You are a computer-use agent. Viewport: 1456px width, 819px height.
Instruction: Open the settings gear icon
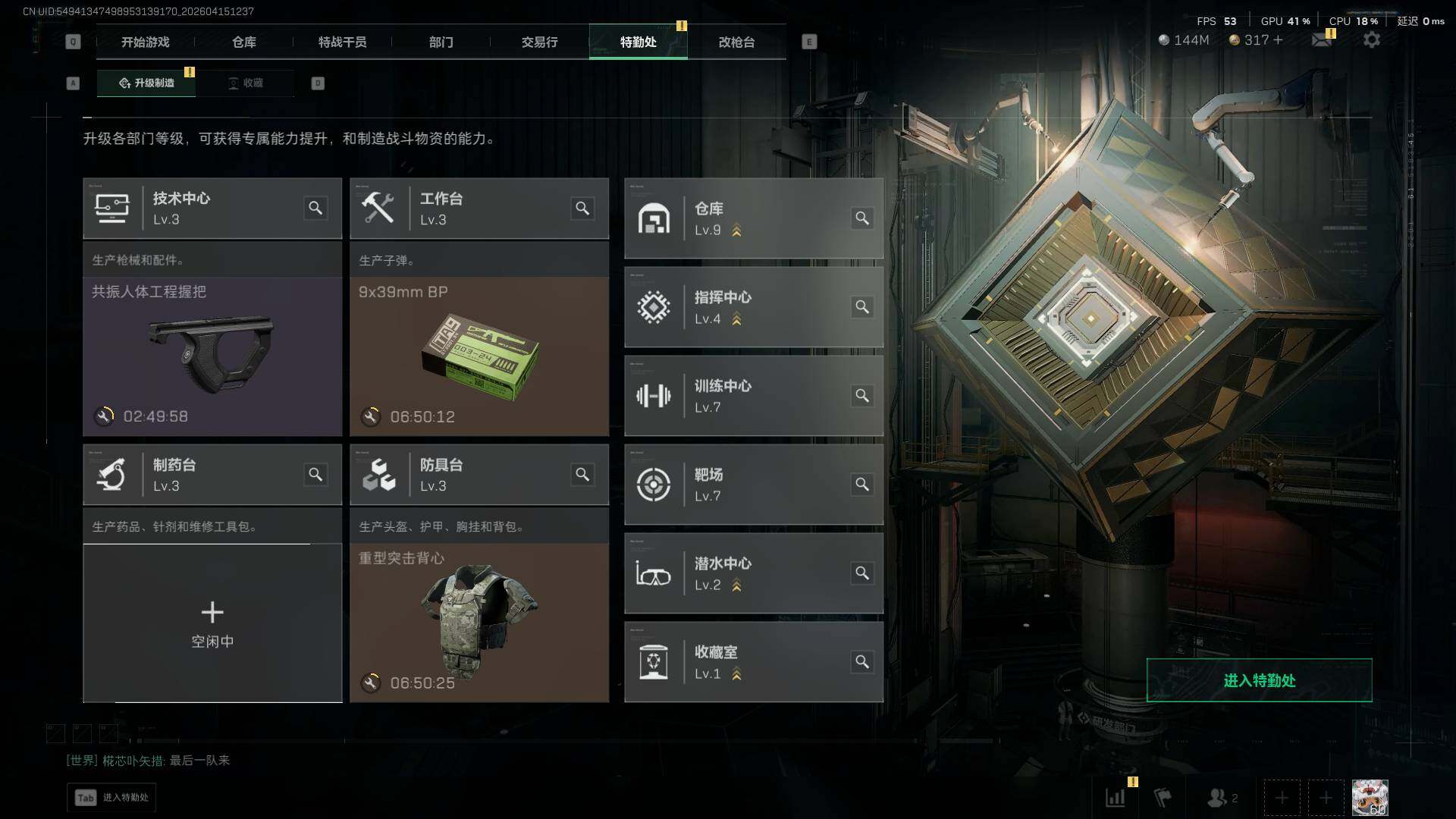(1372, 40)
